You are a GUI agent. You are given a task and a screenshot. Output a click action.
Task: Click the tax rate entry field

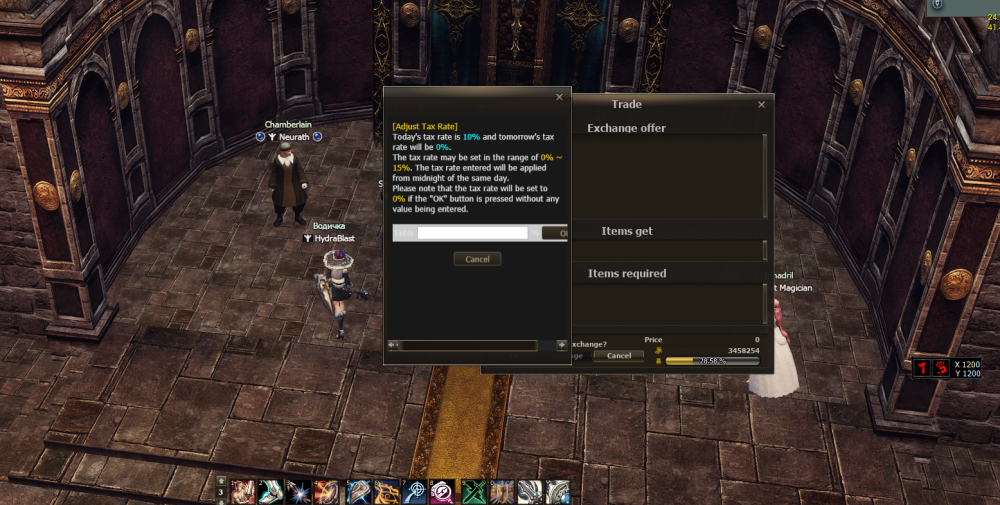click(472, 233)
